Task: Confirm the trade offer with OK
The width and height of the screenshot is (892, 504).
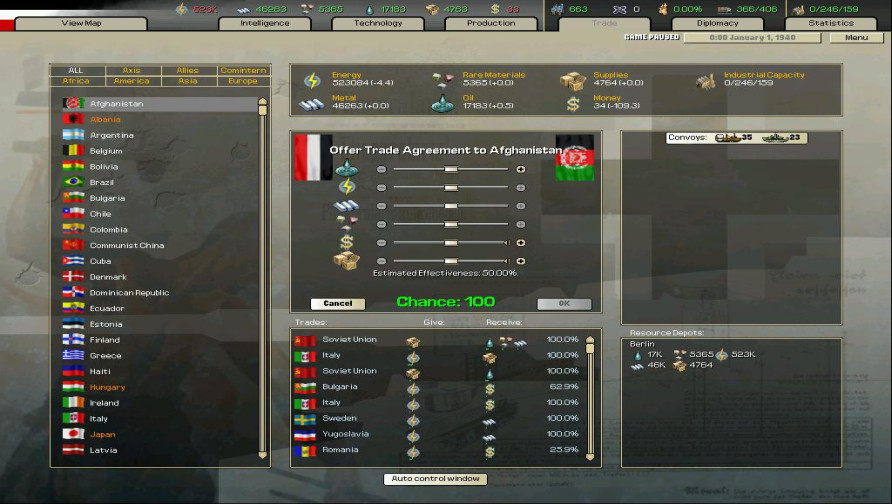Action: pos(564,303)
